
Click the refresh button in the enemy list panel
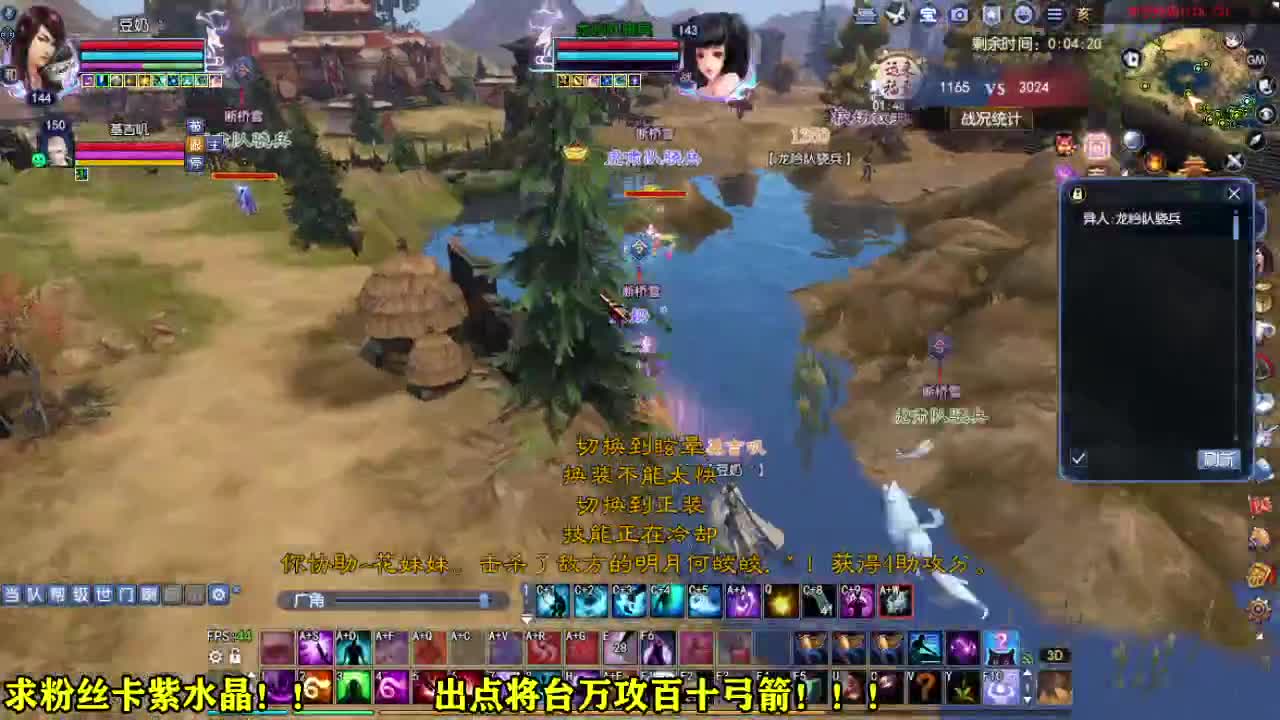(x=1217, y=460)
